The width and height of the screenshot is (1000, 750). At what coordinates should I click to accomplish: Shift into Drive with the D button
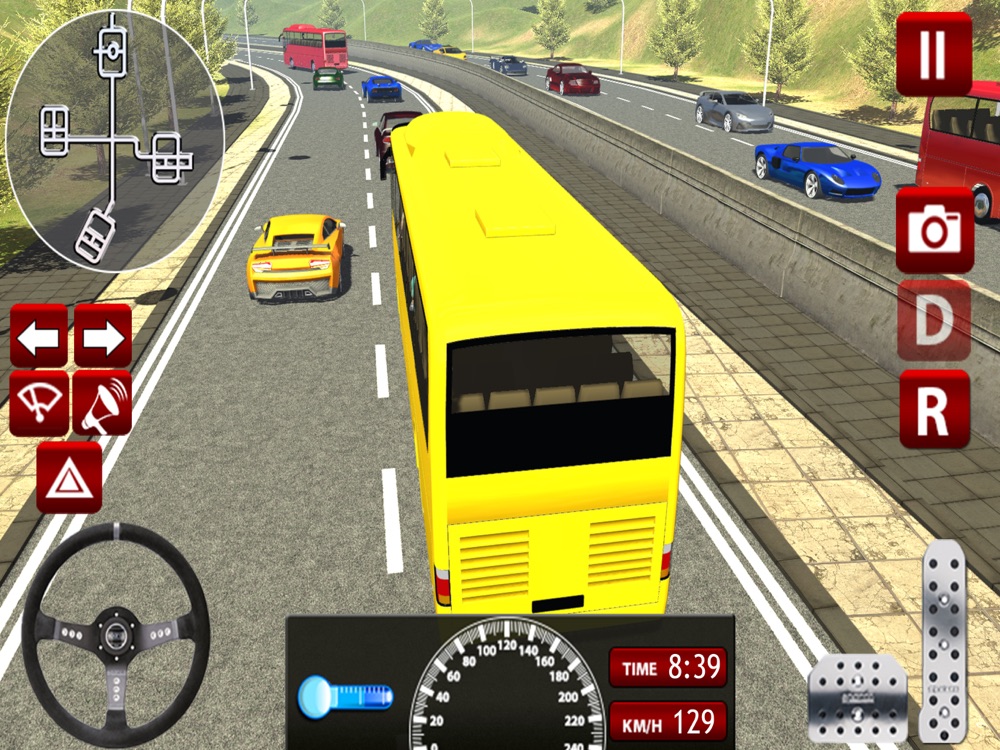[934, 320]
